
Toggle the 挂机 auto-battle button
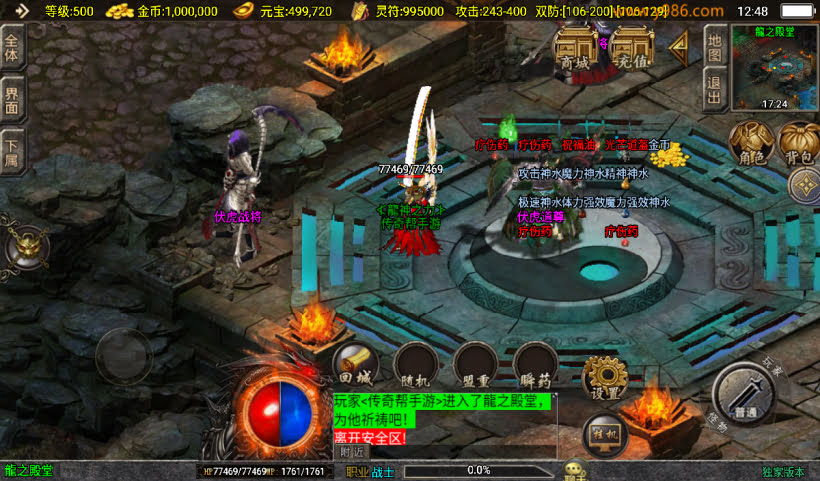(603, 435)
